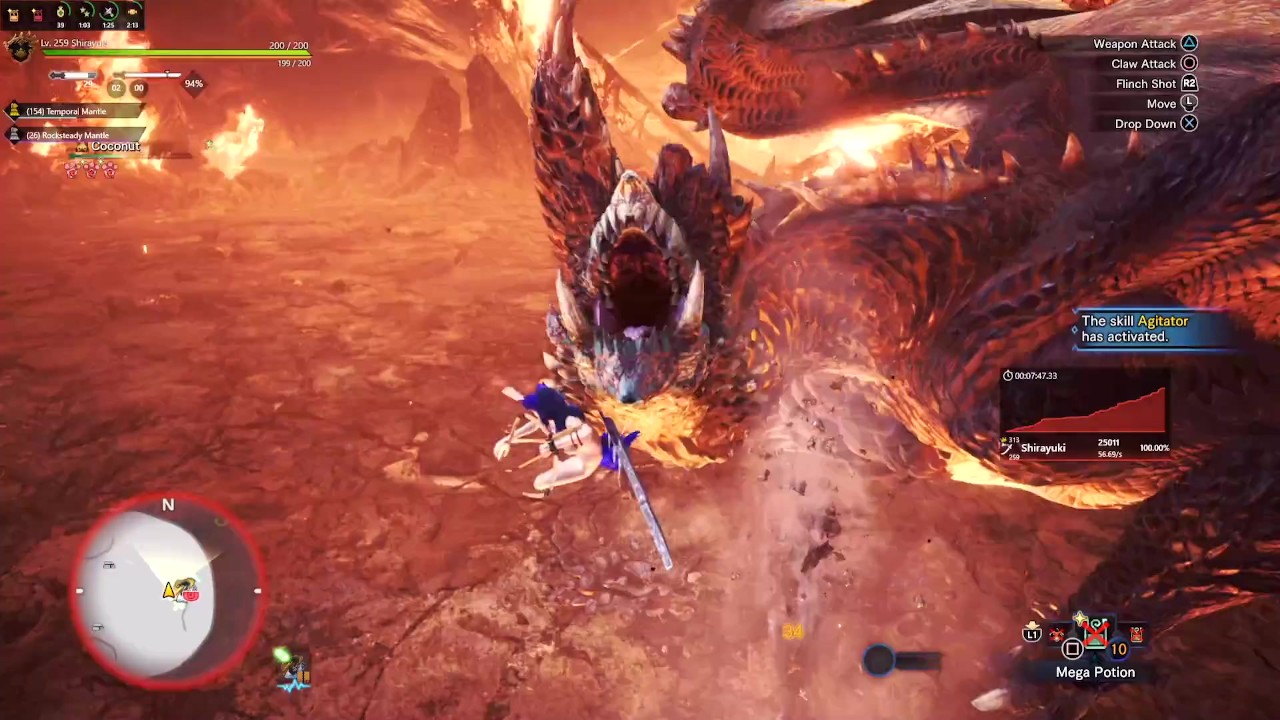Viewport: 1280px width, 720px height.
Task: Open the circular minimap
Action: (x=168, y=590)
